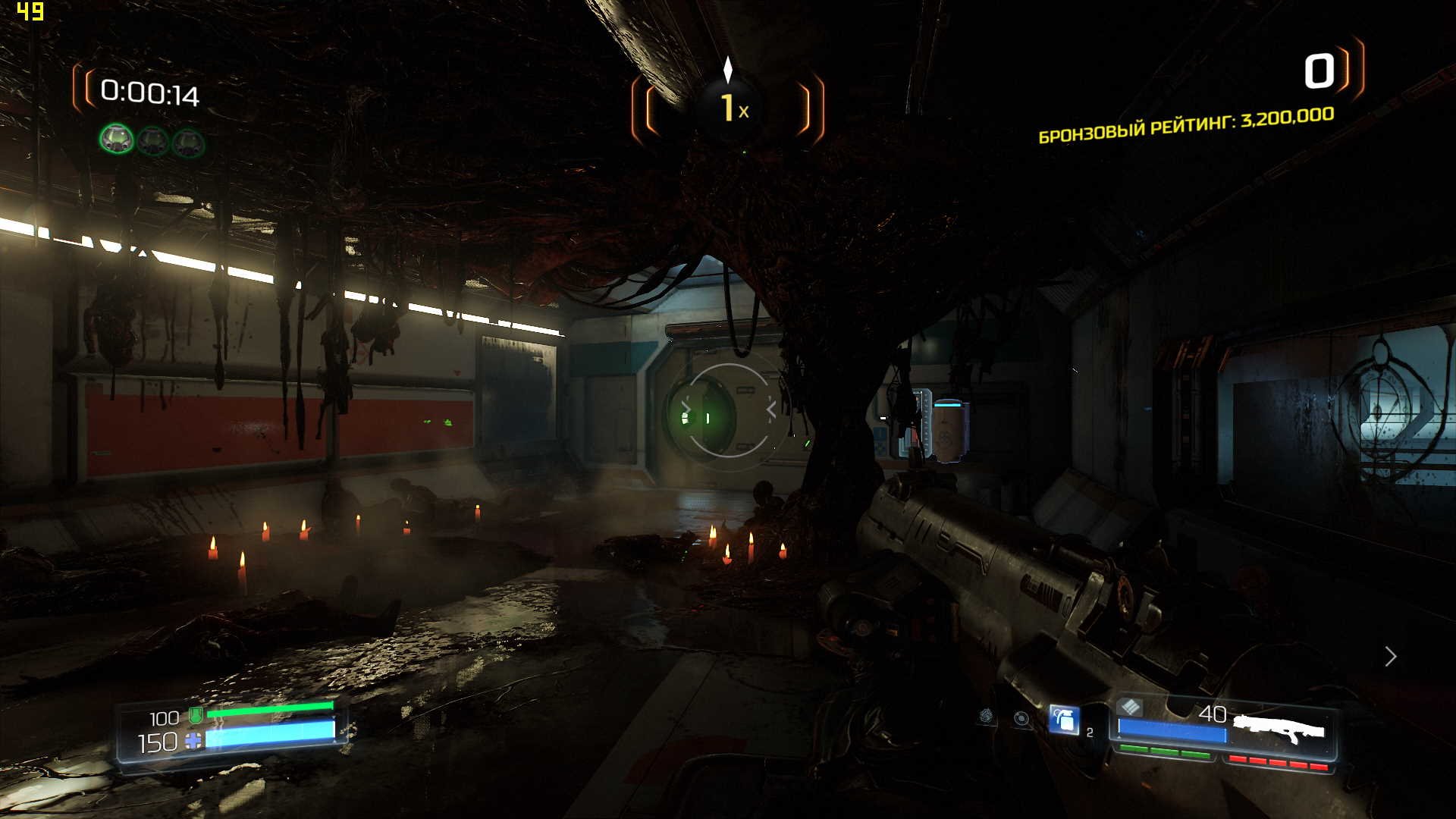Click the score multiplier medallion

[728, 108]
